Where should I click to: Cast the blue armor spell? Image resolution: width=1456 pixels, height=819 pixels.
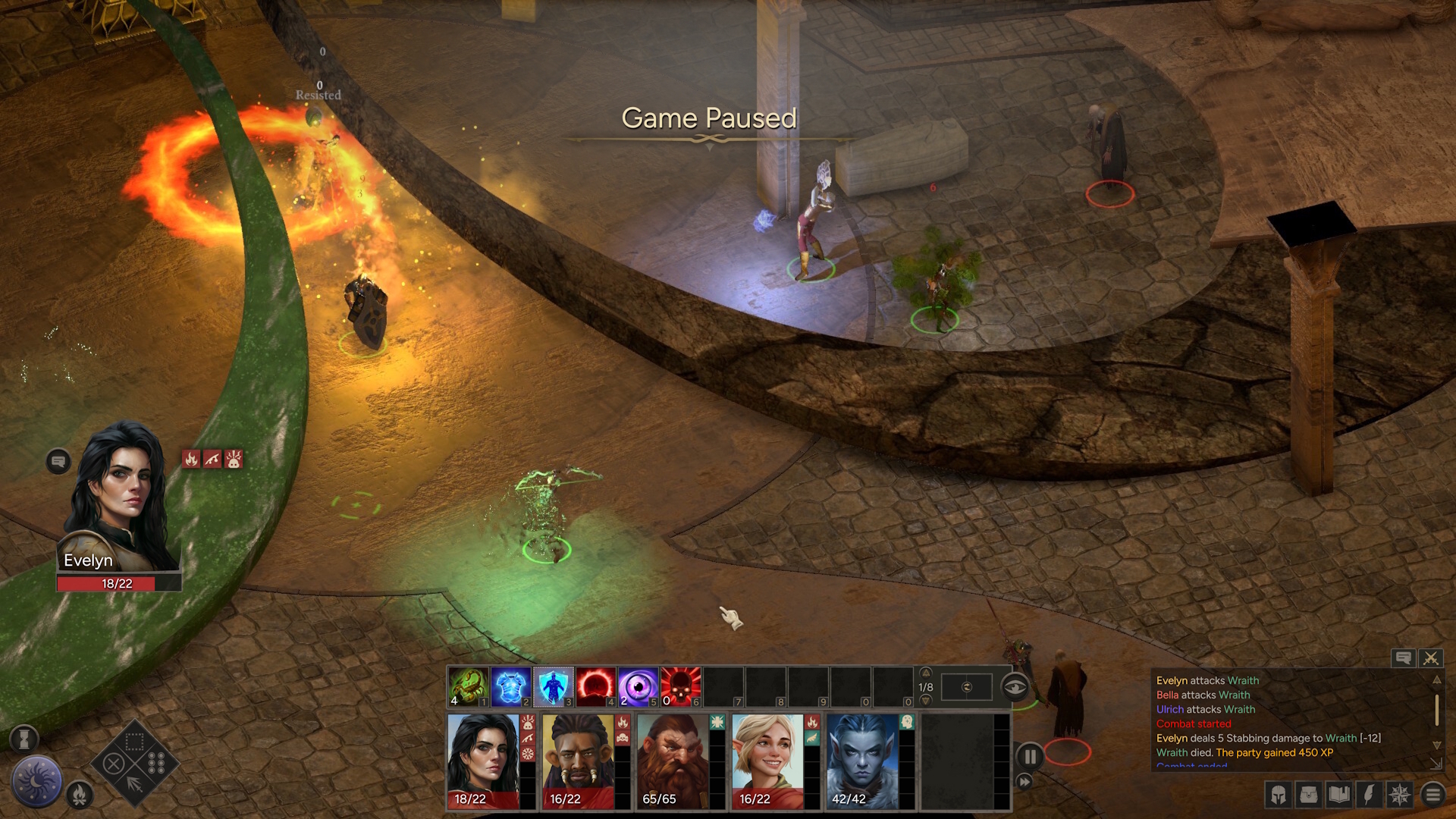click(x=510, y=687)
